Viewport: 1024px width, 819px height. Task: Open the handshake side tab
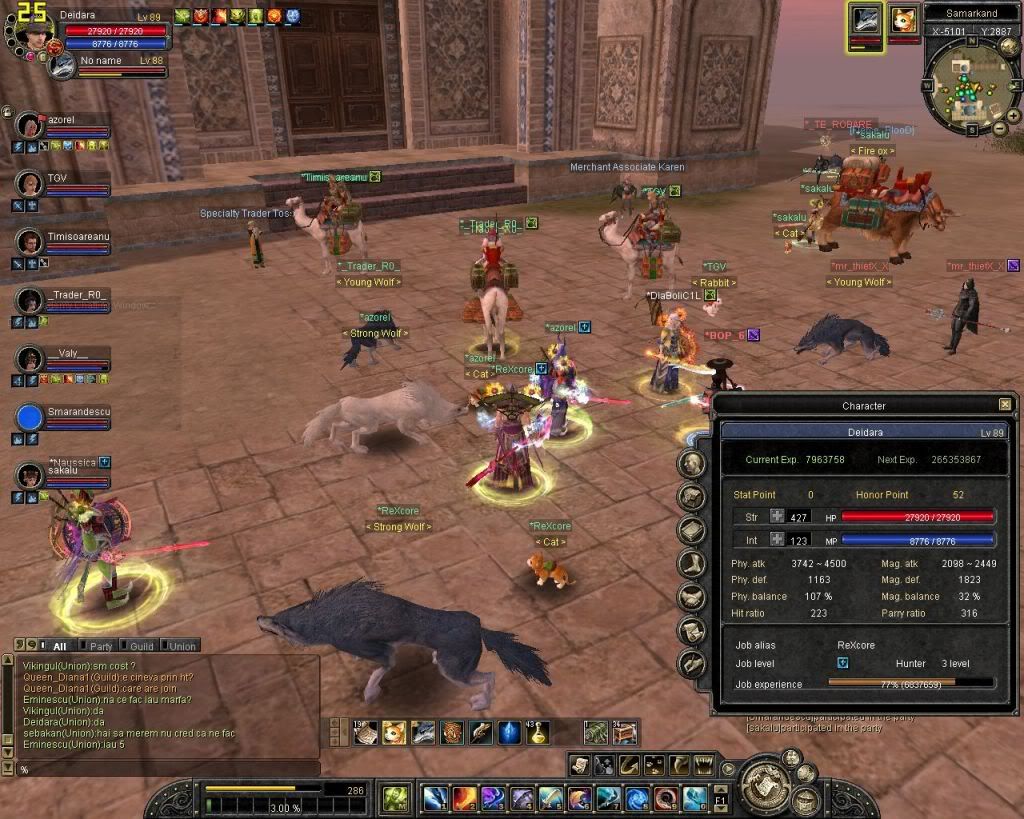692,597
